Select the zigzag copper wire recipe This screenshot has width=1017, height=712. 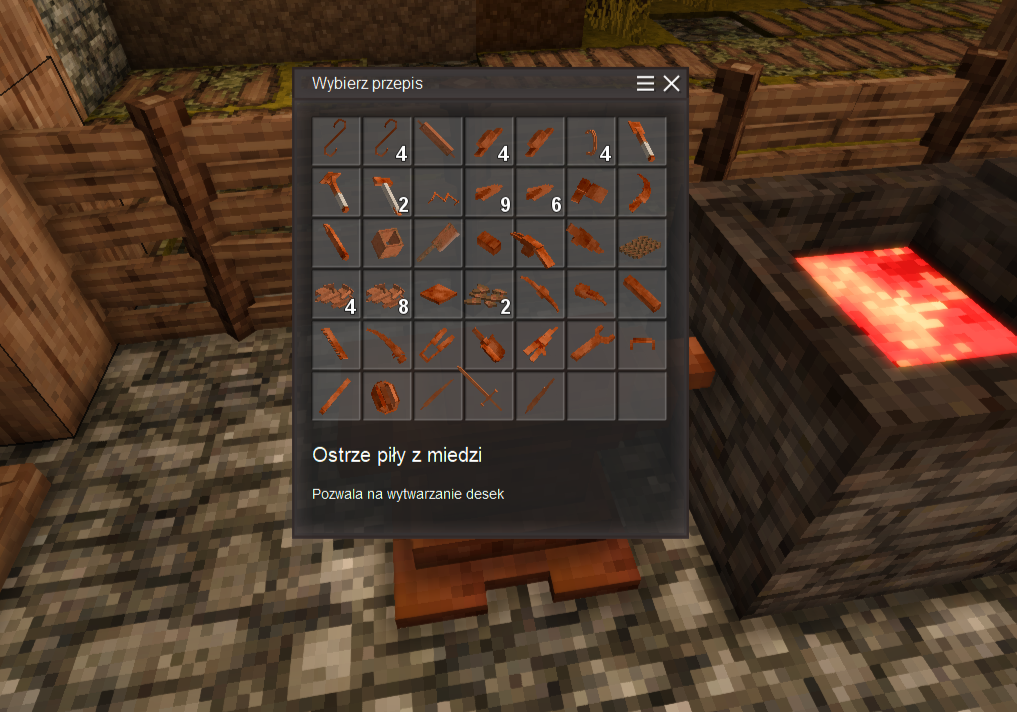(x=439, y=193)
